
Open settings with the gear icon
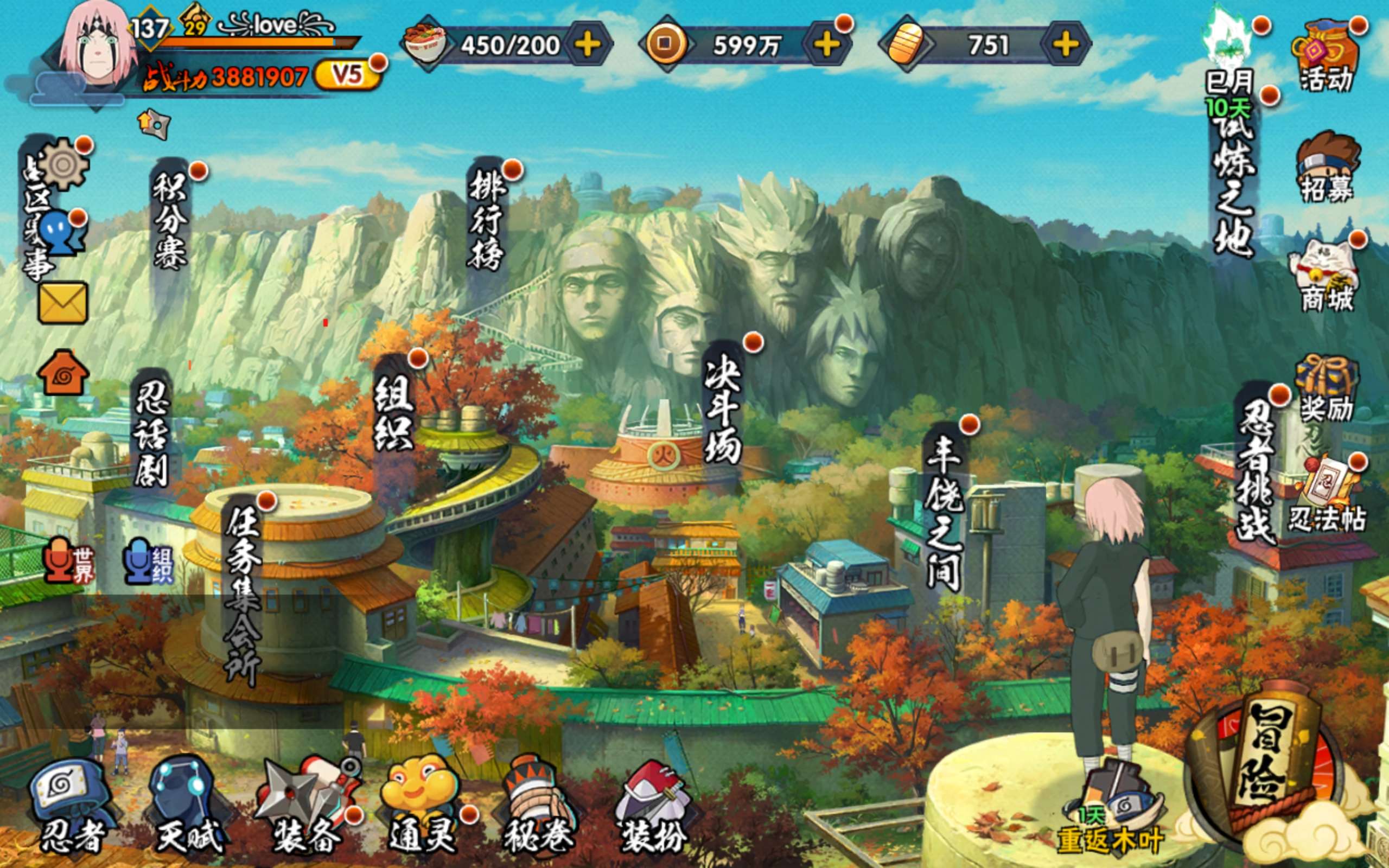(63, 165)
